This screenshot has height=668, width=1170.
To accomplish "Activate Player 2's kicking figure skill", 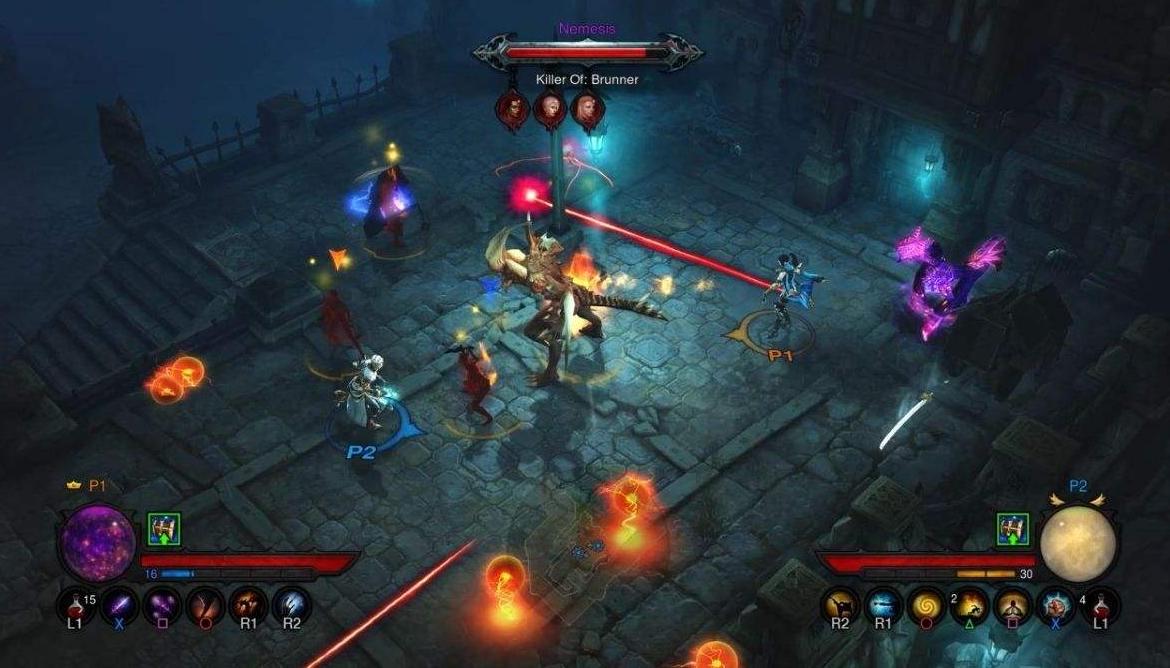I will click(841, 605).
